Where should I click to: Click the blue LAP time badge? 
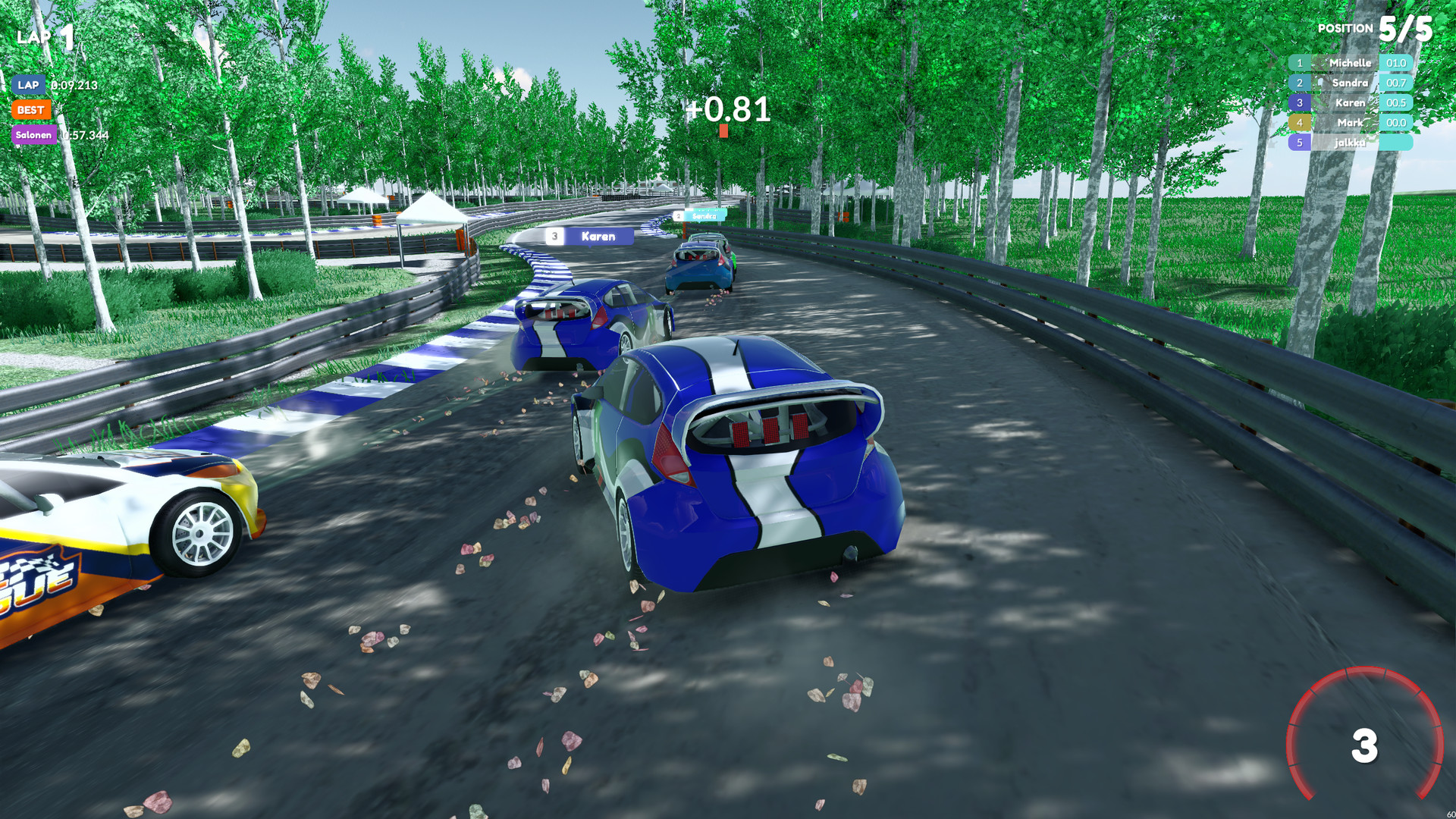29,85
